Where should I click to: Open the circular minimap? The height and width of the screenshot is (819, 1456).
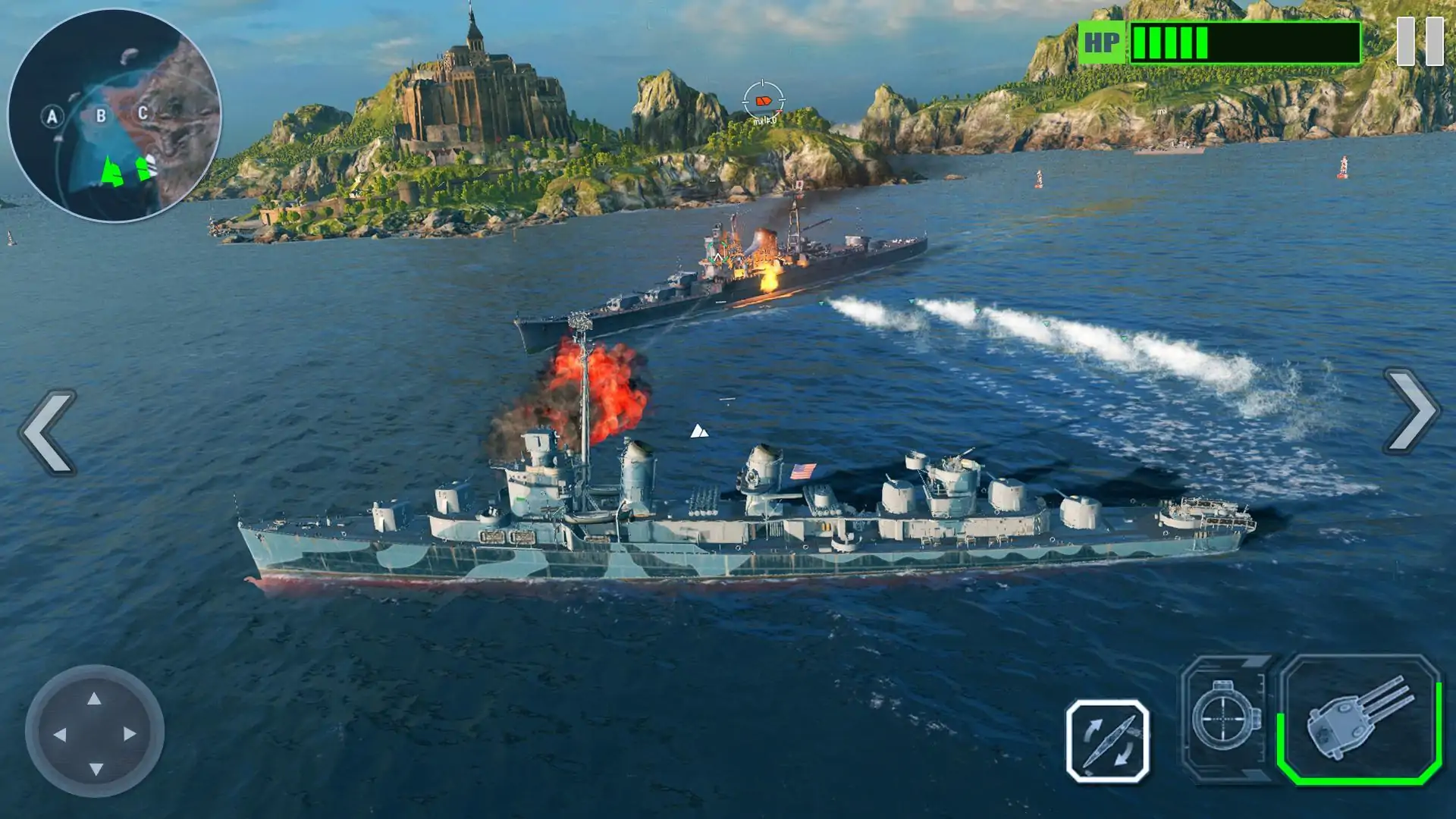click(x=115, y=115)
